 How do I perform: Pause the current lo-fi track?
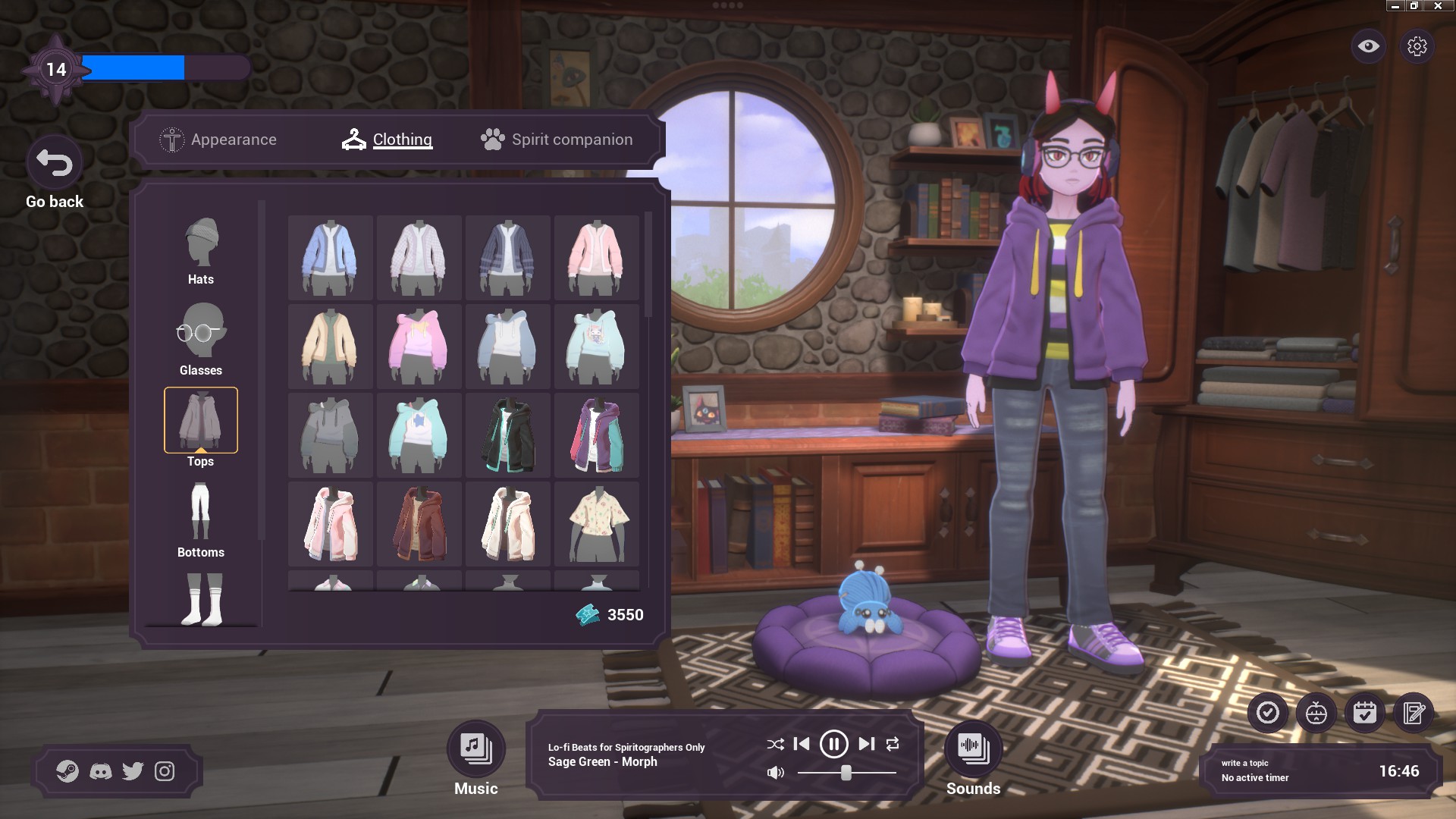[833, 744]
